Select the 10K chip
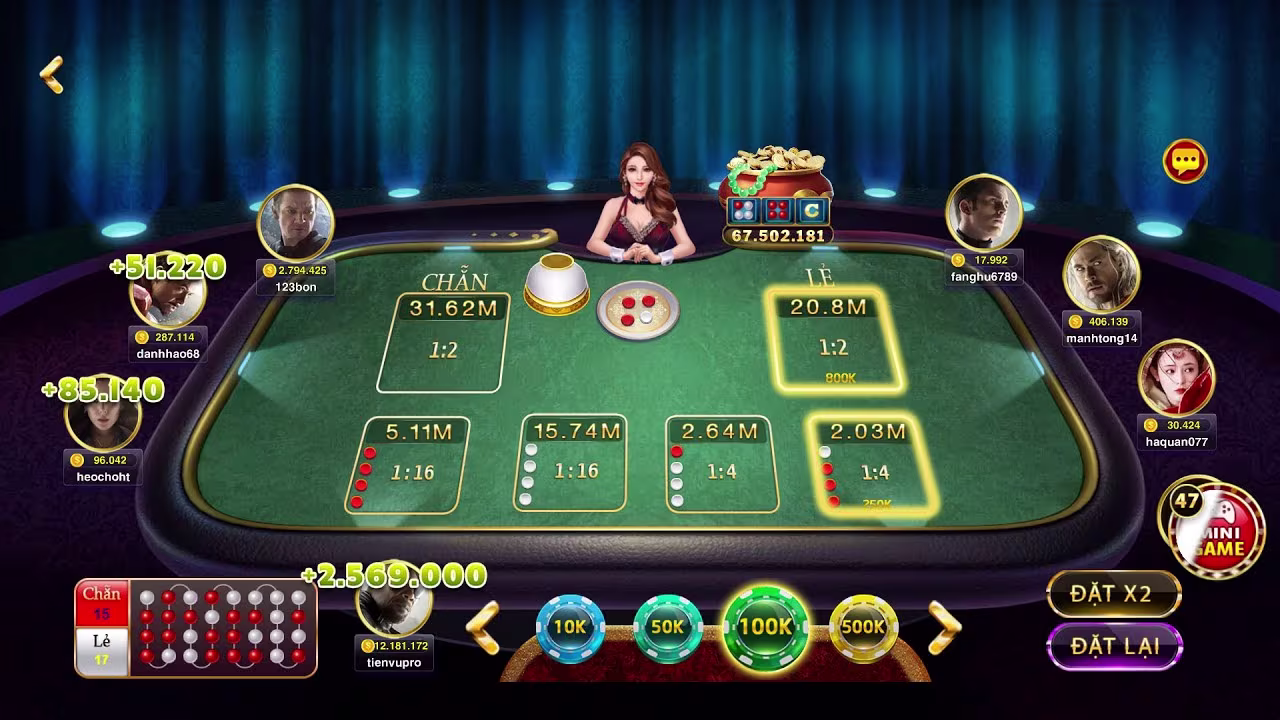 [570, 627]
